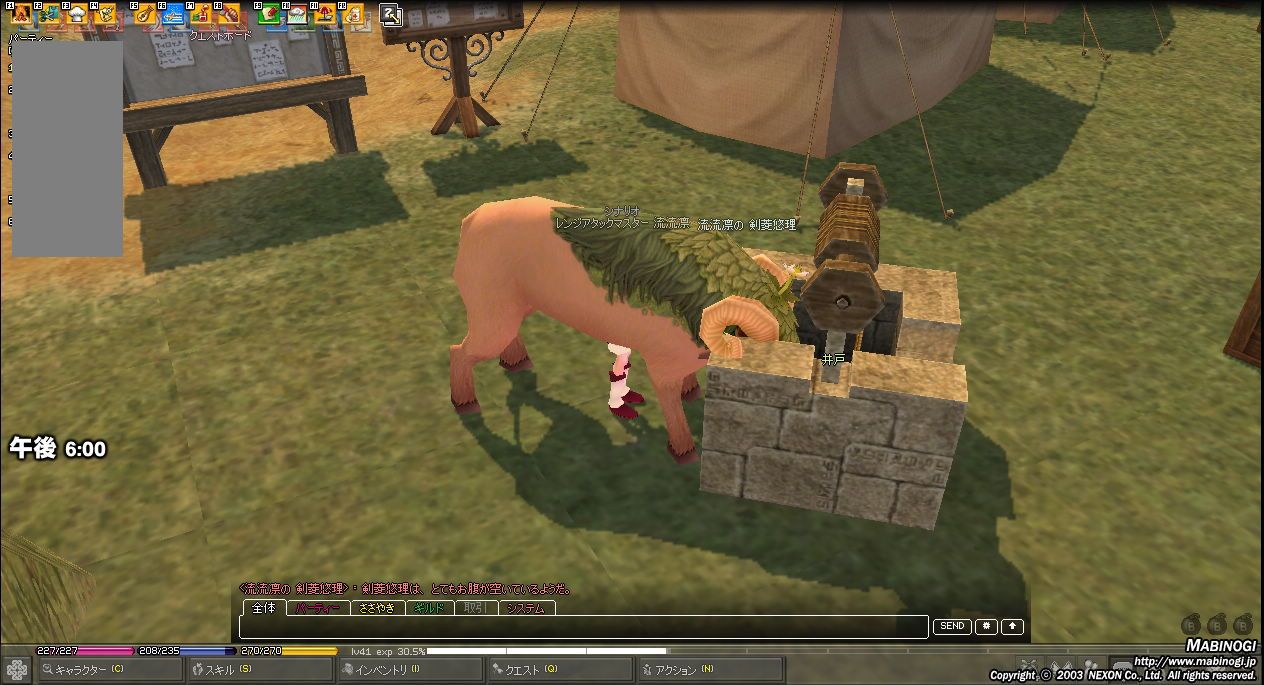Use the chef hat cooking skill (F3)

click(77, 15)
